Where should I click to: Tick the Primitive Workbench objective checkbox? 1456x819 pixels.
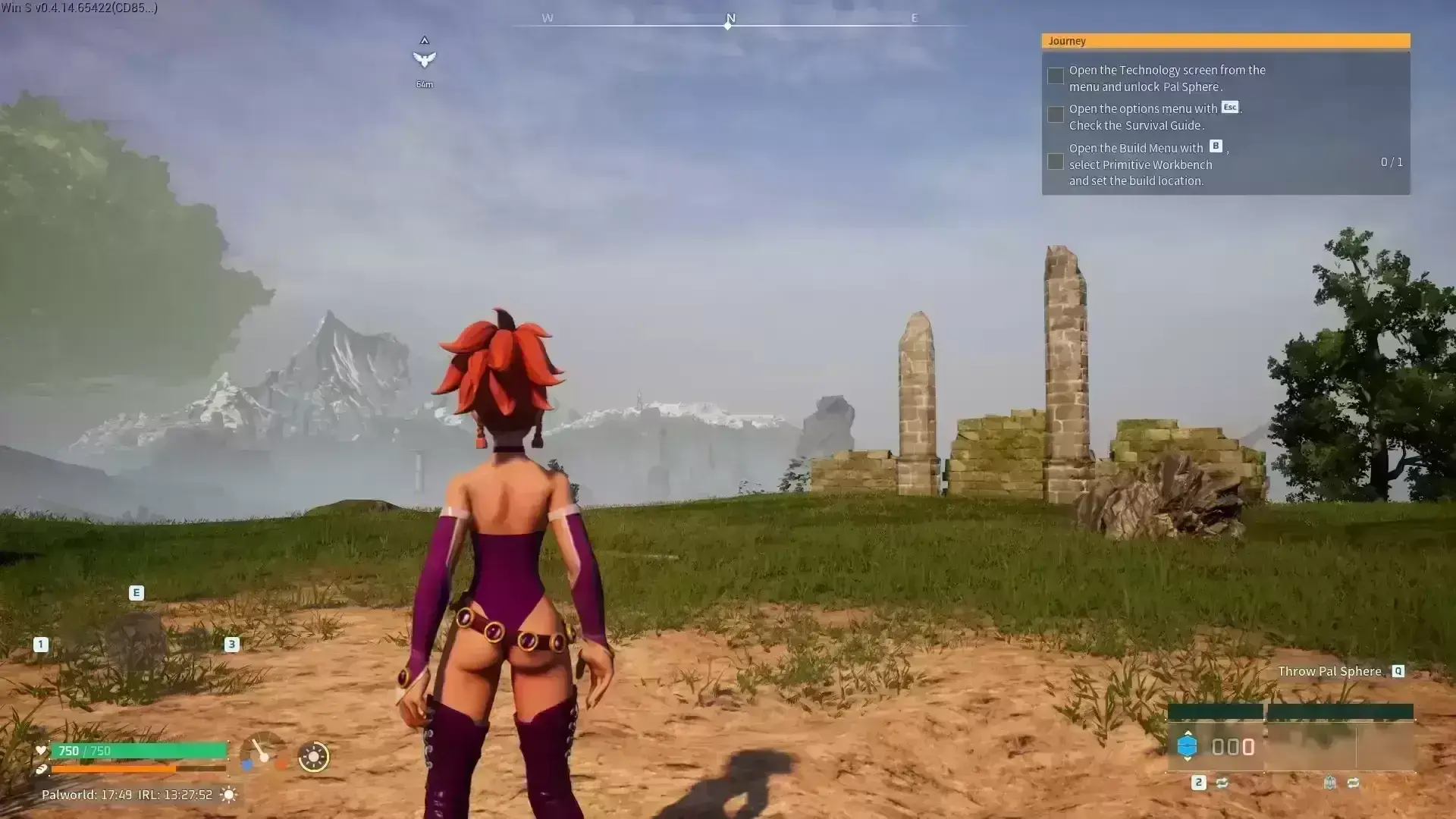click(1055, 162)
